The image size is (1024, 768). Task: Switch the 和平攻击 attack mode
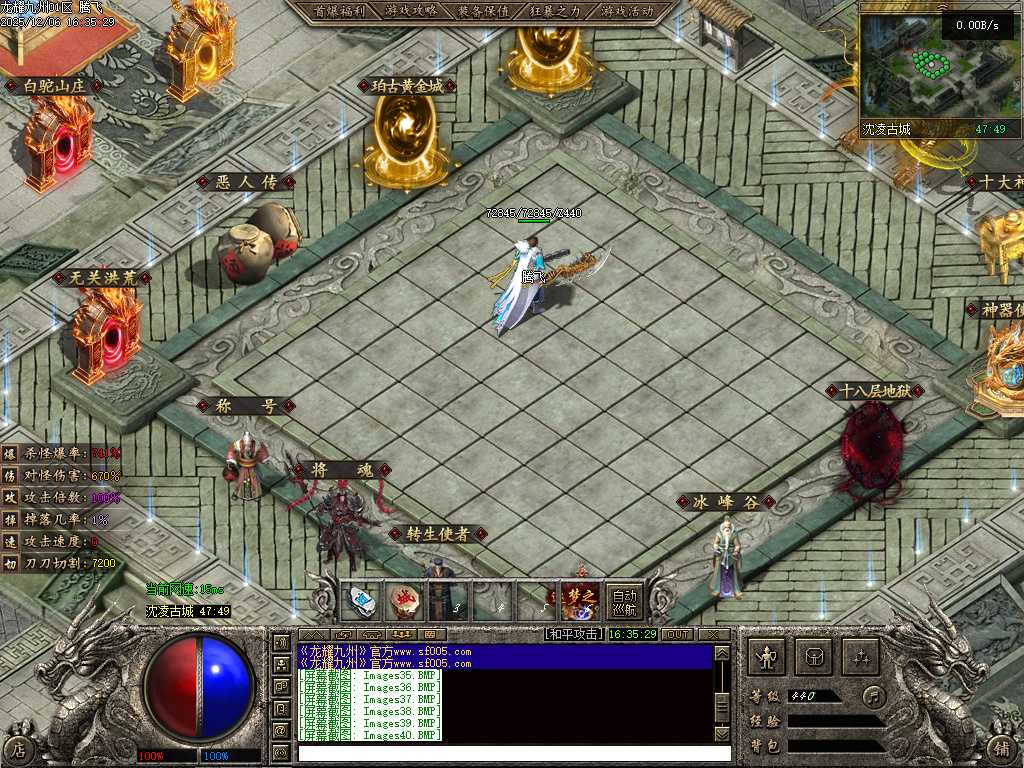[574, 634]
